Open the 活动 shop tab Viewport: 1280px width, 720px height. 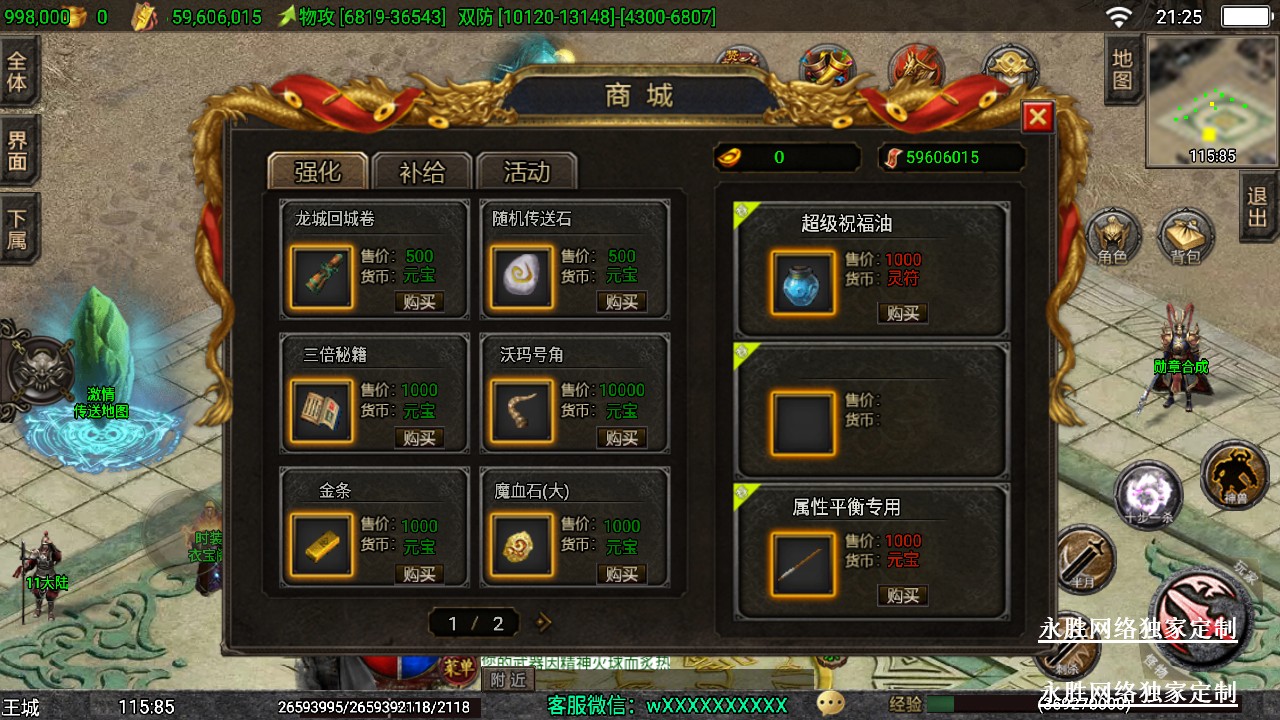tap(526, 172)
